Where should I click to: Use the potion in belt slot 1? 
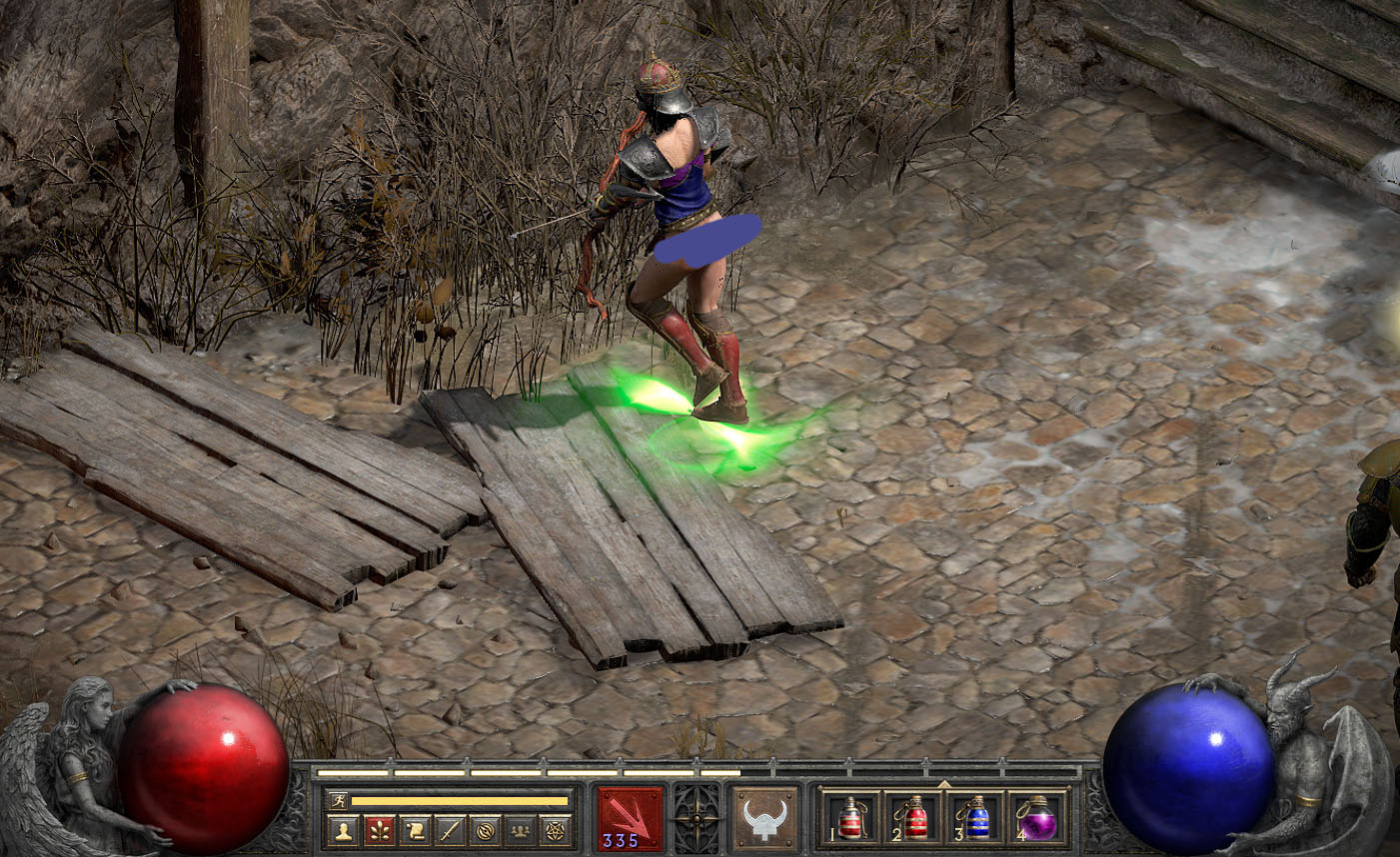pyautogui.click(x=850, y=818)
